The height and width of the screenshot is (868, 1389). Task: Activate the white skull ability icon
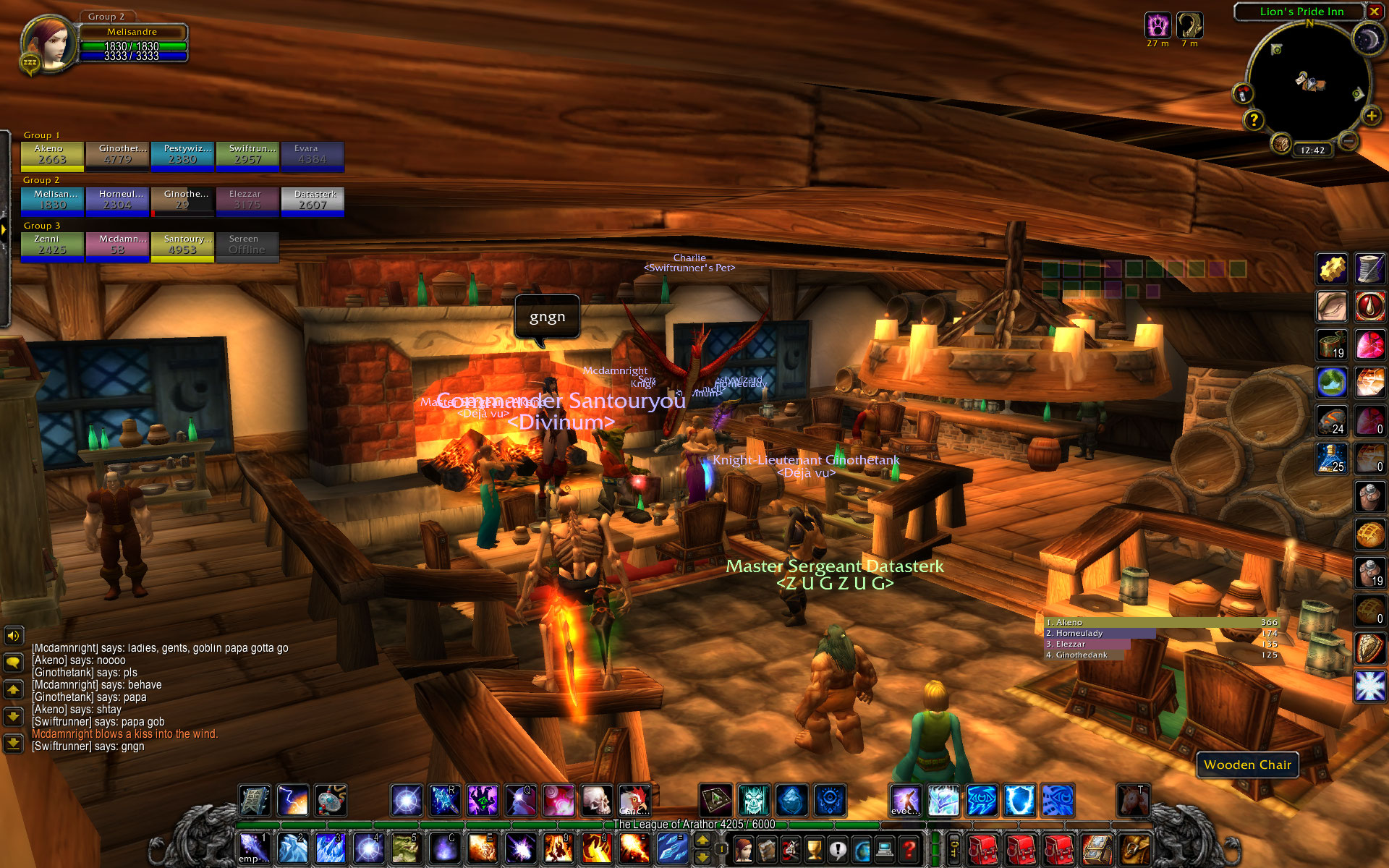pyautogui.click(x=597, y=801)
